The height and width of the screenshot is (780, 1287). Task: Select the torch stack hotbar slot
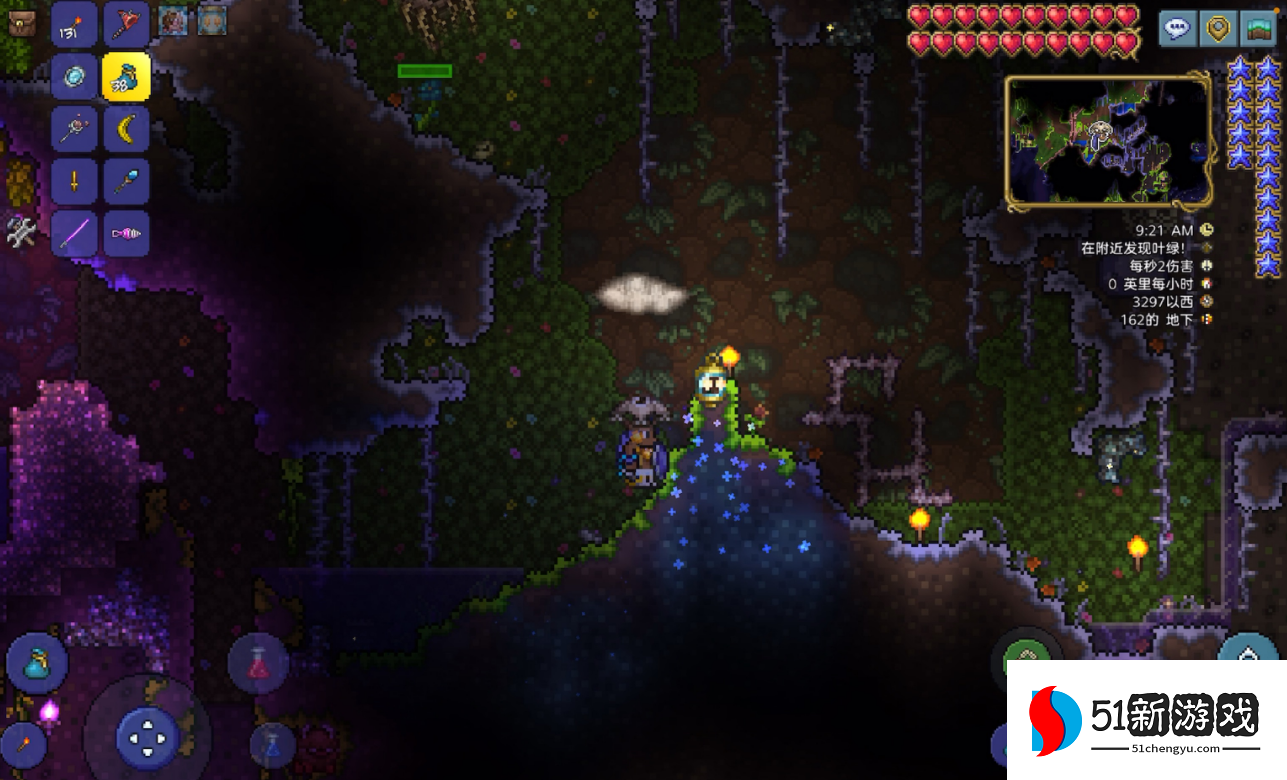(x=74, y=24)
